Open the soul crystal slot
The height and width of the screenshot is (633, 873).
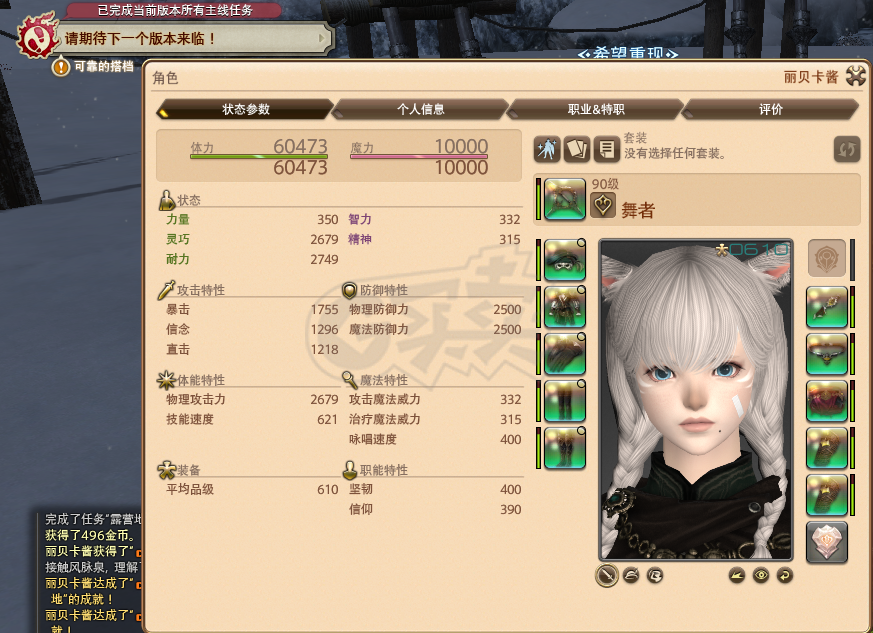point(827,542)
